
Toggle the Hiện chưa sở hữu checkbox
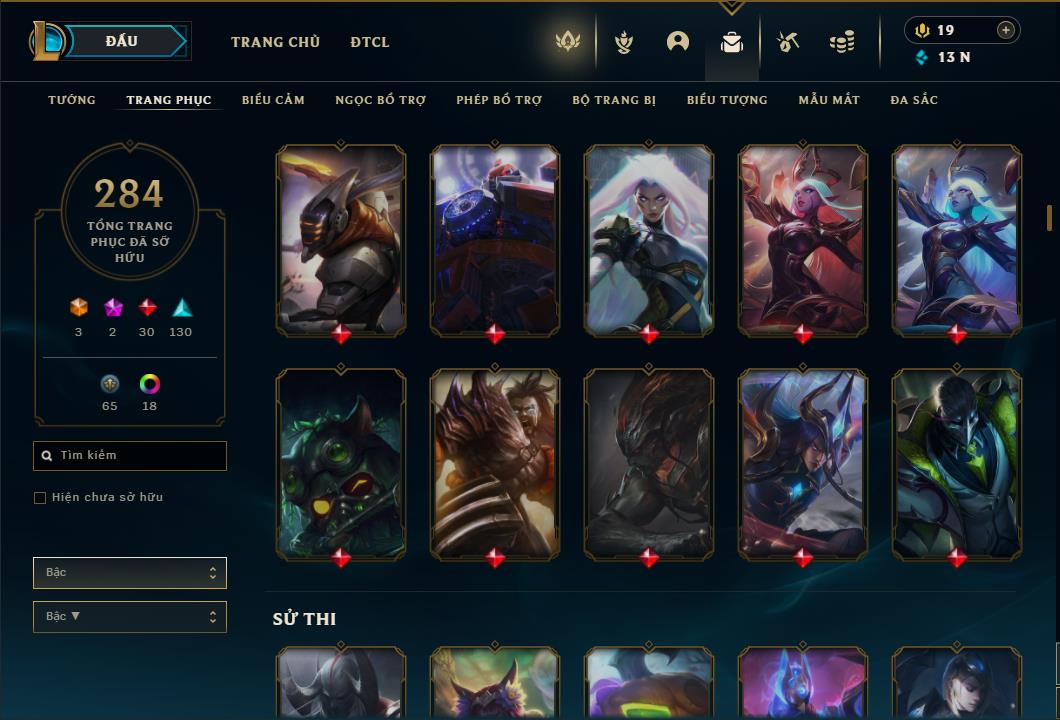coord(40,498)
